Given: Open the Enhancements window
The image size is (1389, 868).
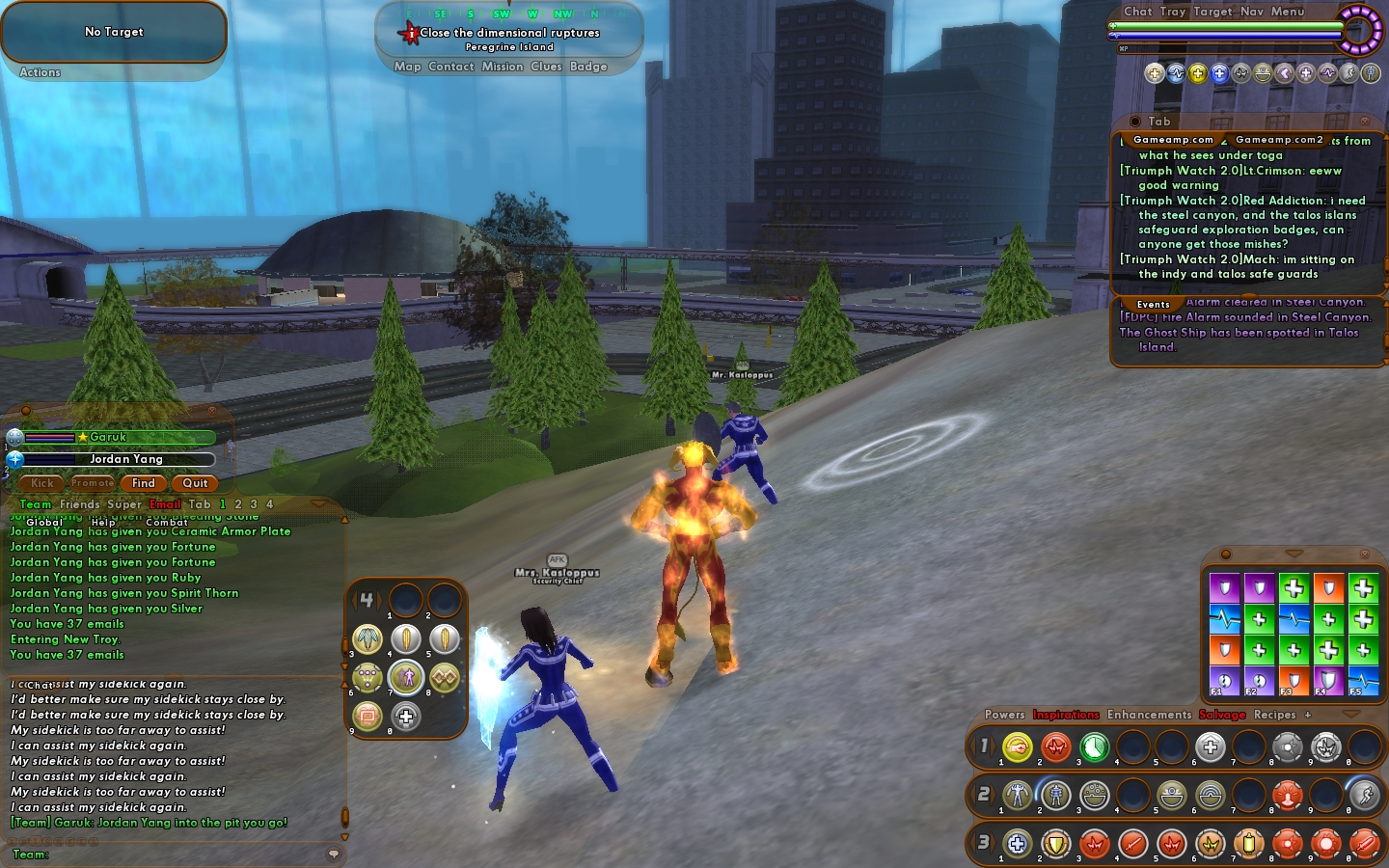Looking at the screenshot, I should pyautogui.click(x=1149, y=715).
